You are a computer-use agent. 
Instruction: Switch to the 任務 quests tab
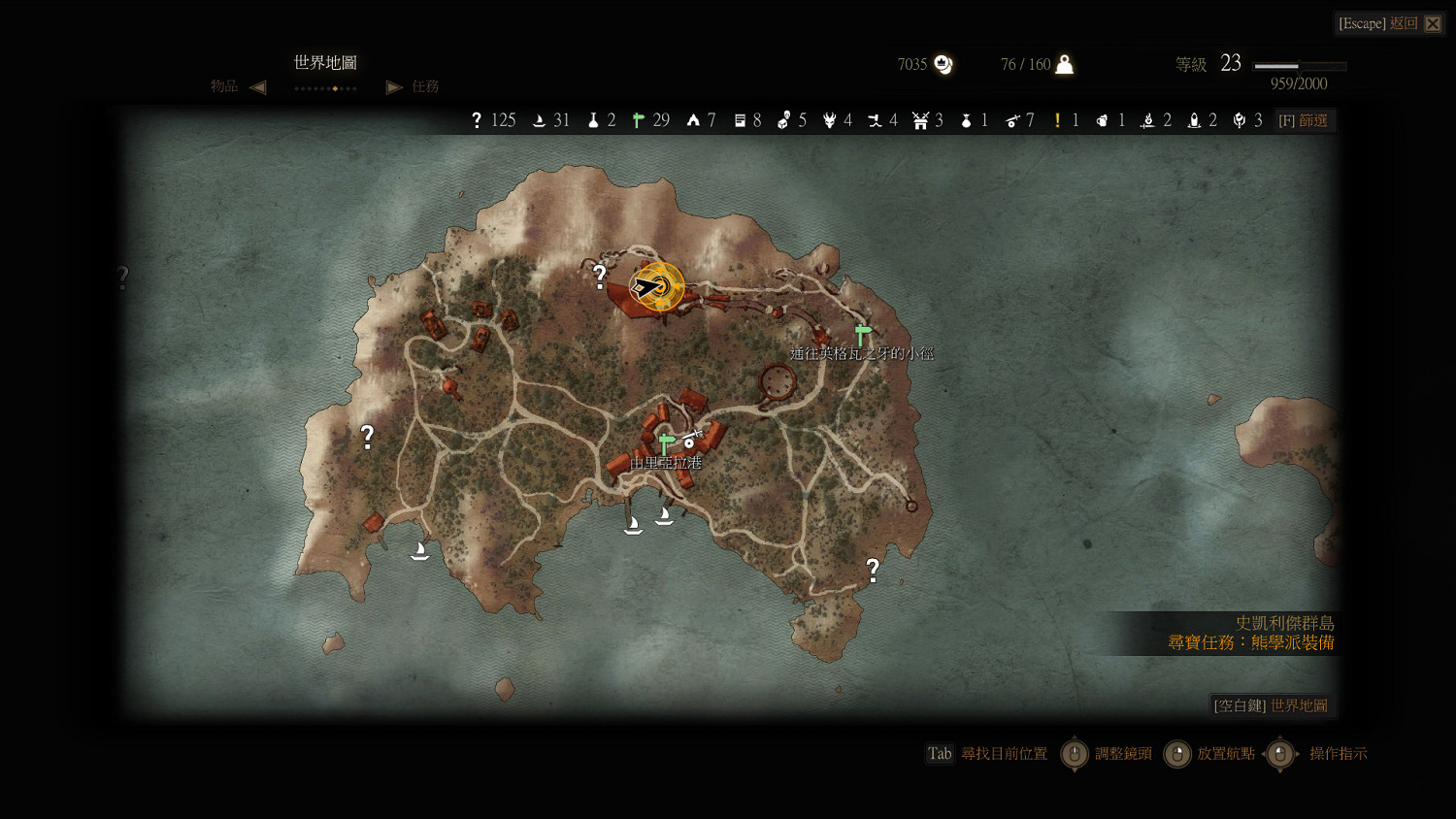click(x=425, y=86)
